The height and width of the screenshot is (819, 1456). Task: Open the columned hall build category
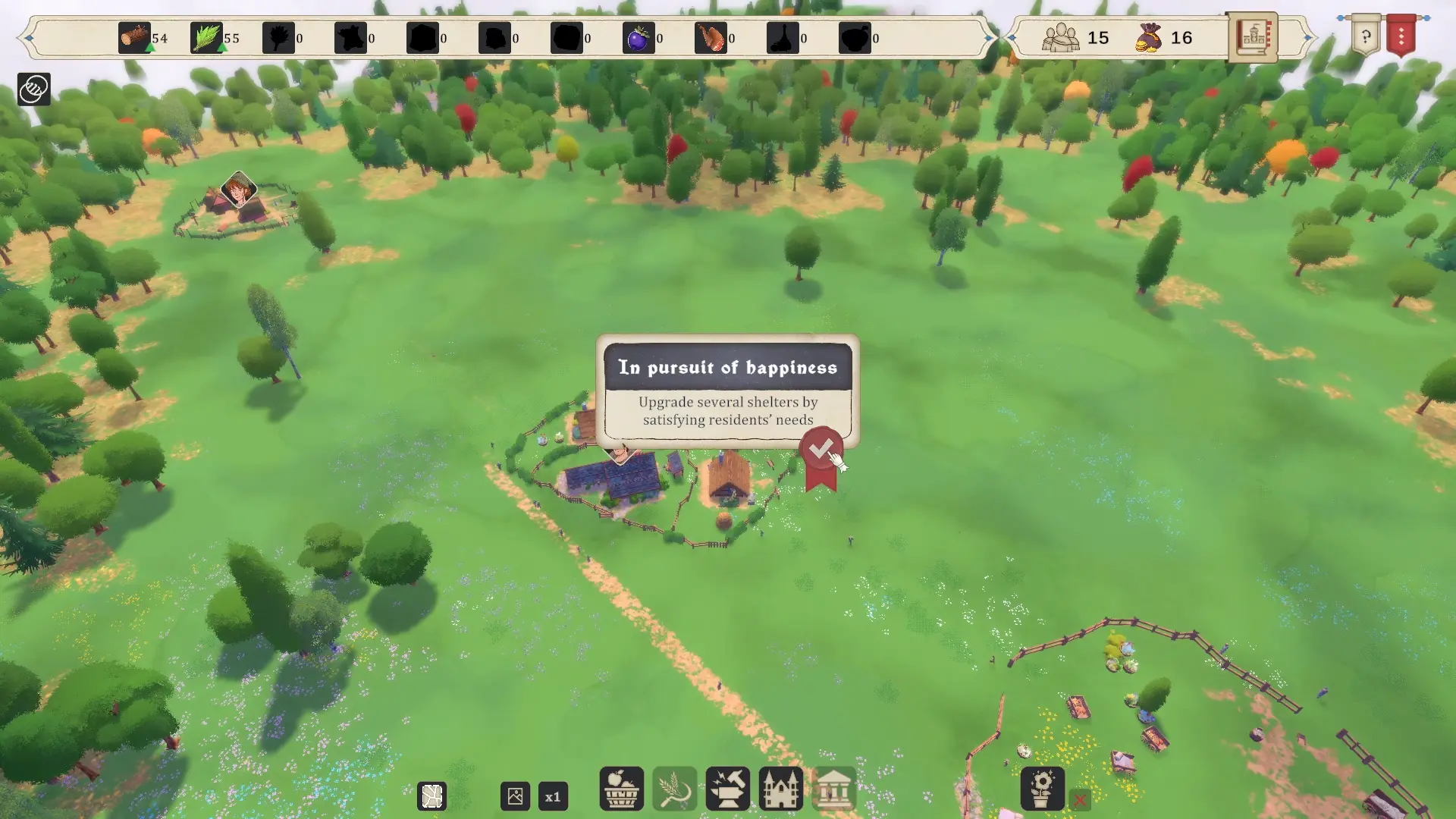point(833,789)
